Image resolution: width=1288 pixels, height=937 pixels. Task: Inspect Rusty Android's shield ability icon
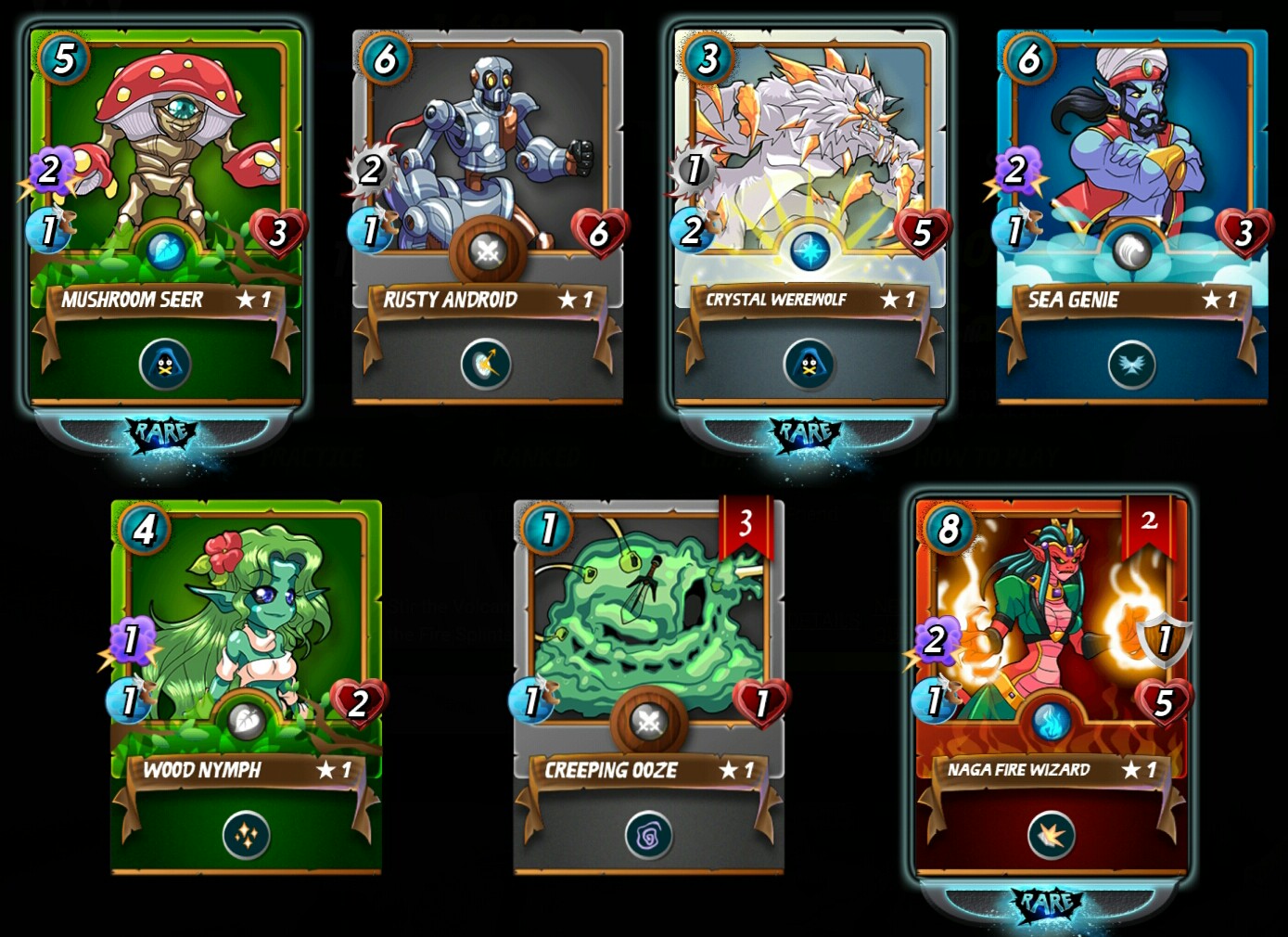(x=487, y=365)
